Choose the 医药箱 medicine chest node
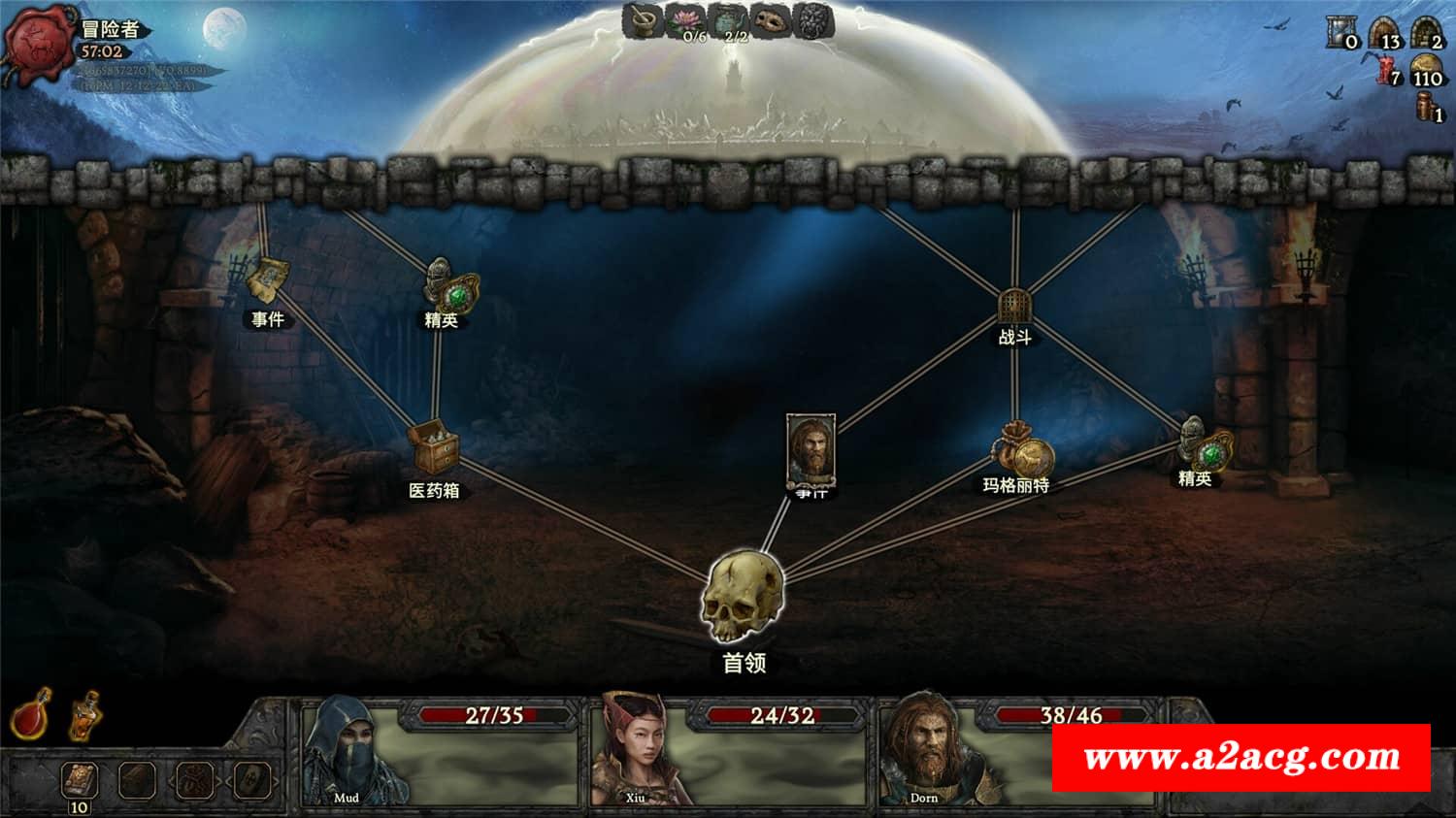The image size is (1456, 818). [433, 449]
